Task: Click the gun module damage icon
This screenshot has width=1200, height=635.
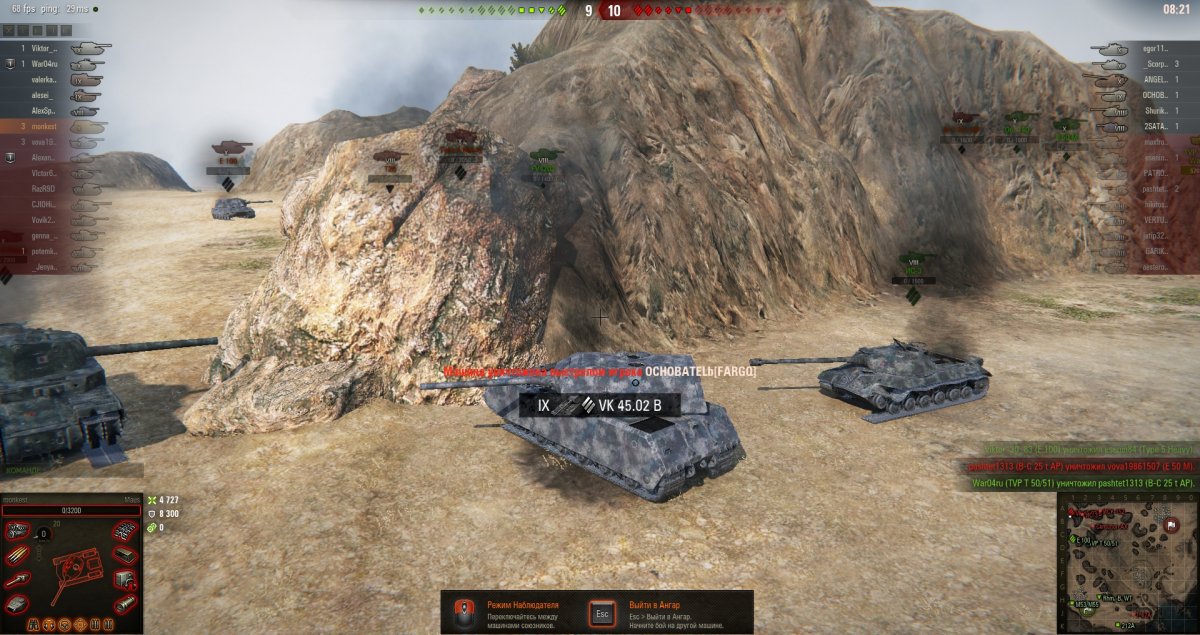Action: click(x=16, y=581)
